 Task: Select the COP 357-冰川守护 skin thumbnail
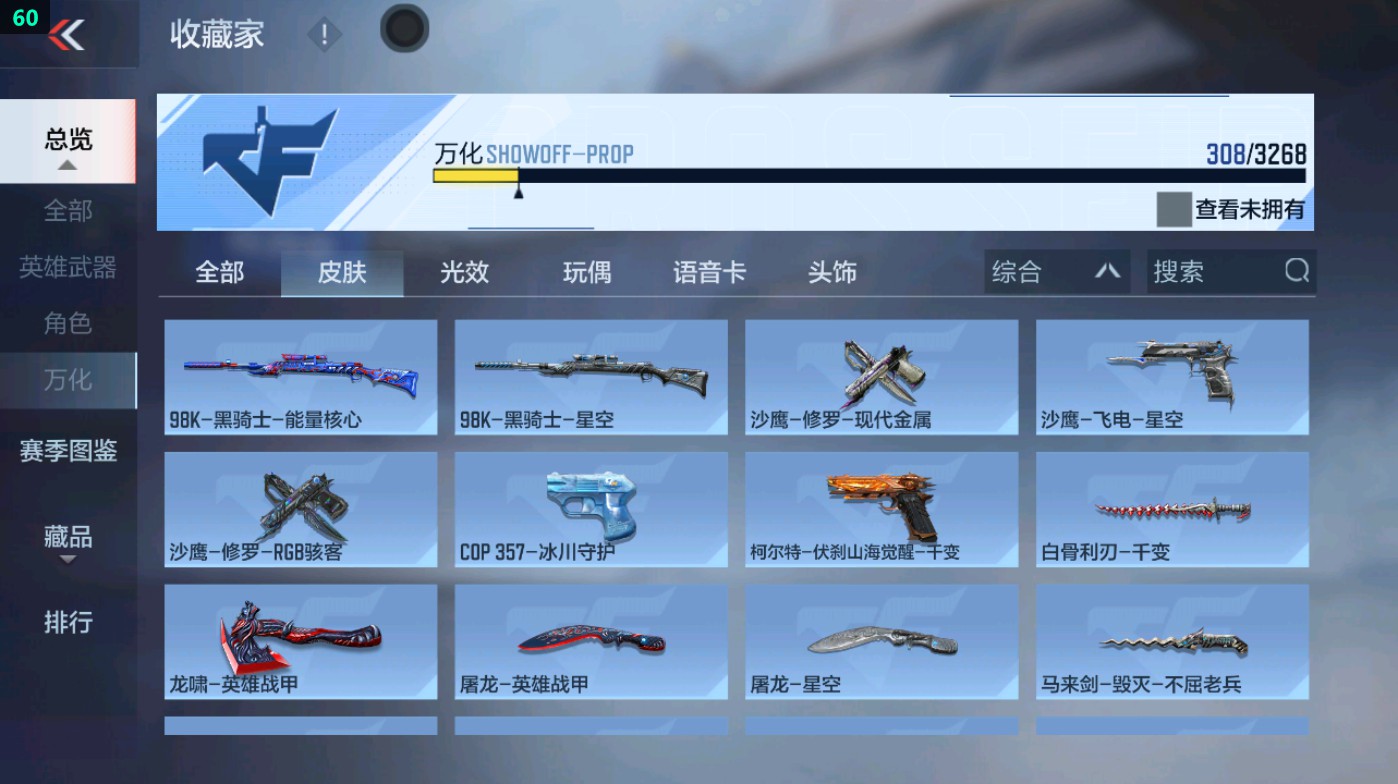point(590,510)
